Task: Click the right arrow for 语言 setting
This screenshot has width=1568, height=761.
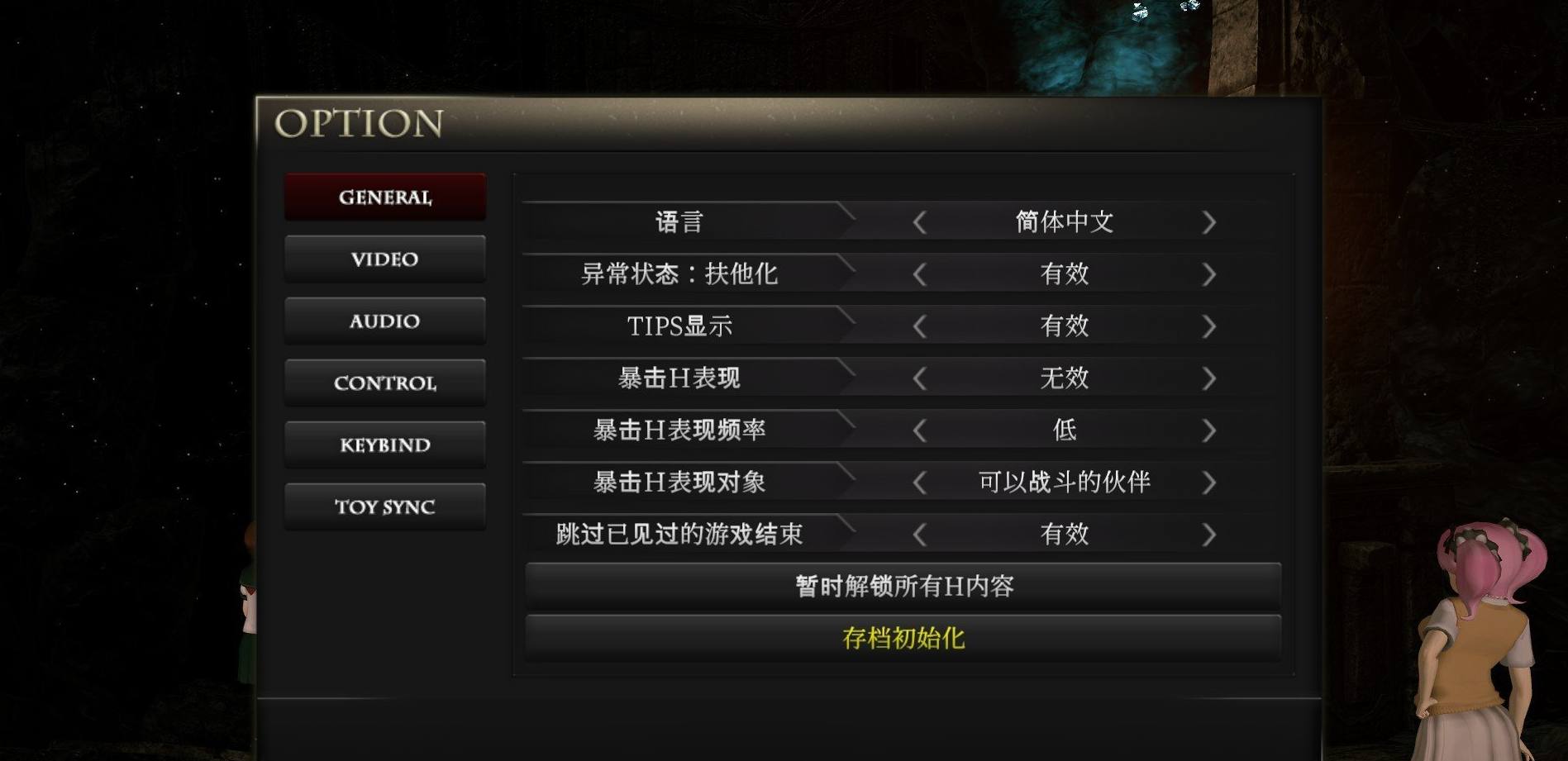Action: [1211, 221]
